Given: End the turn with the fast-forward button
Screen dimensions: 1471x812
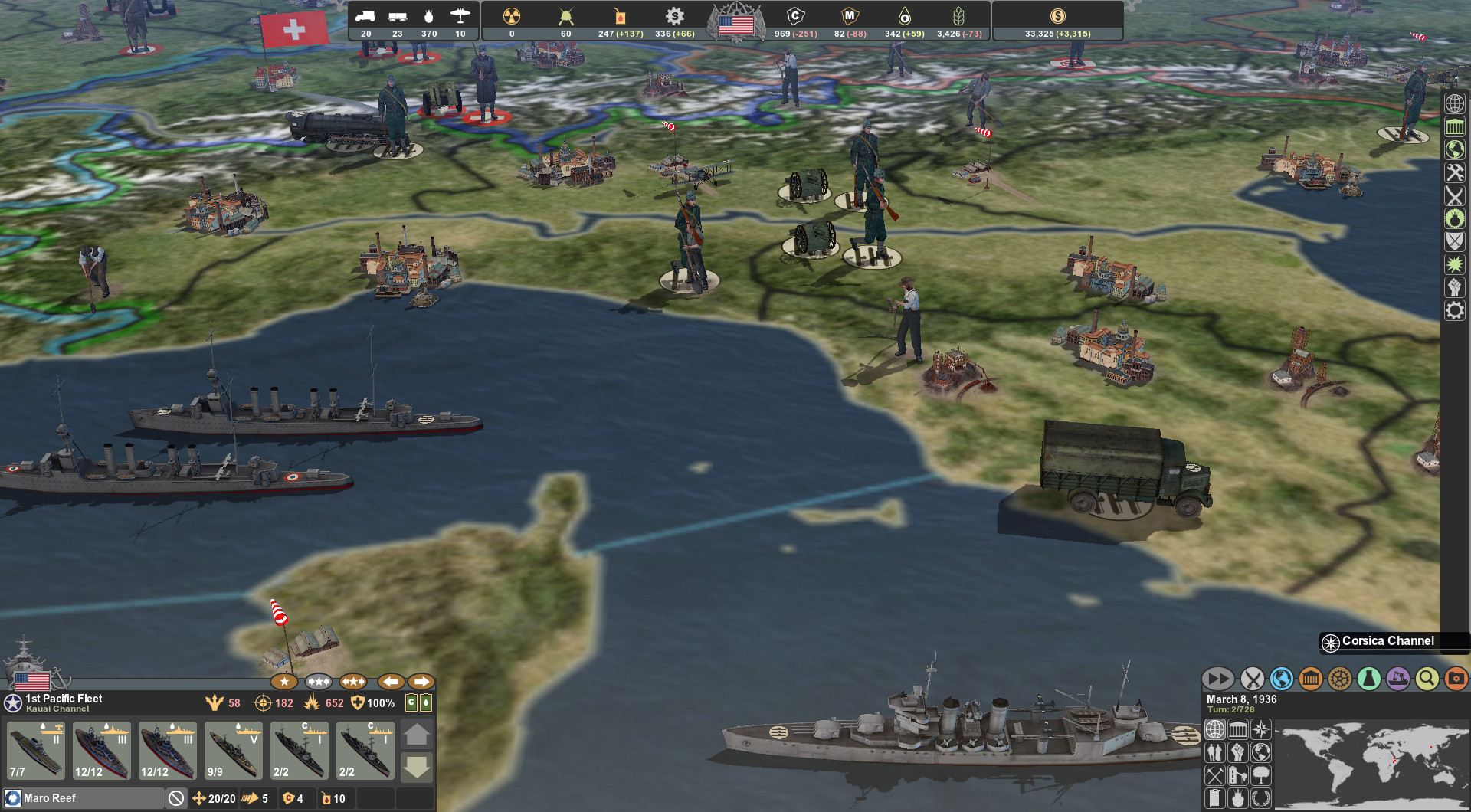Looking at the screenshot, I should [1217, 679].
